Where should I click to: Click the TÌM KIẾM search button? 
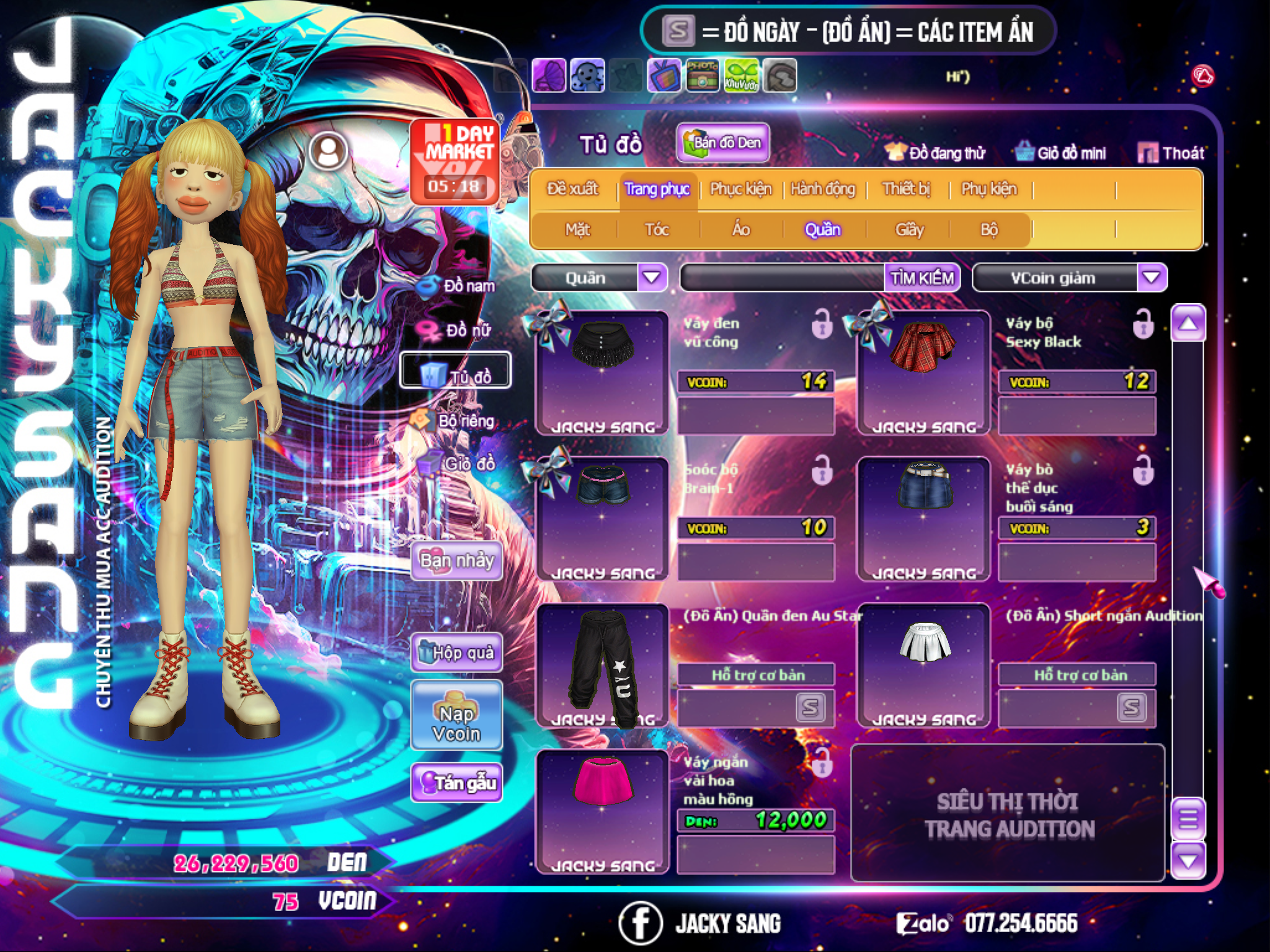tap(922, 278)
